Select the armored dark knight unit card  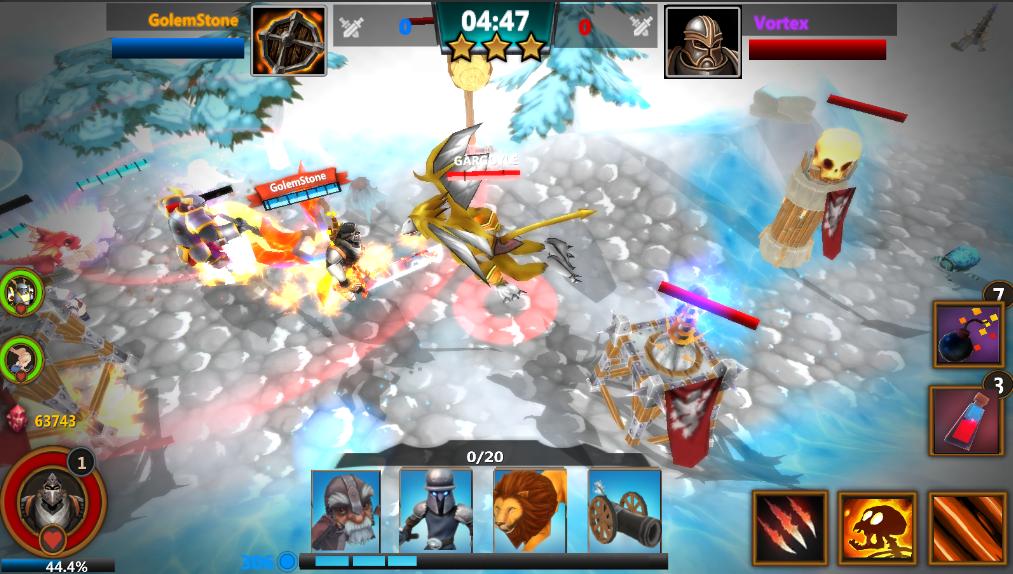tap(435, 509)
